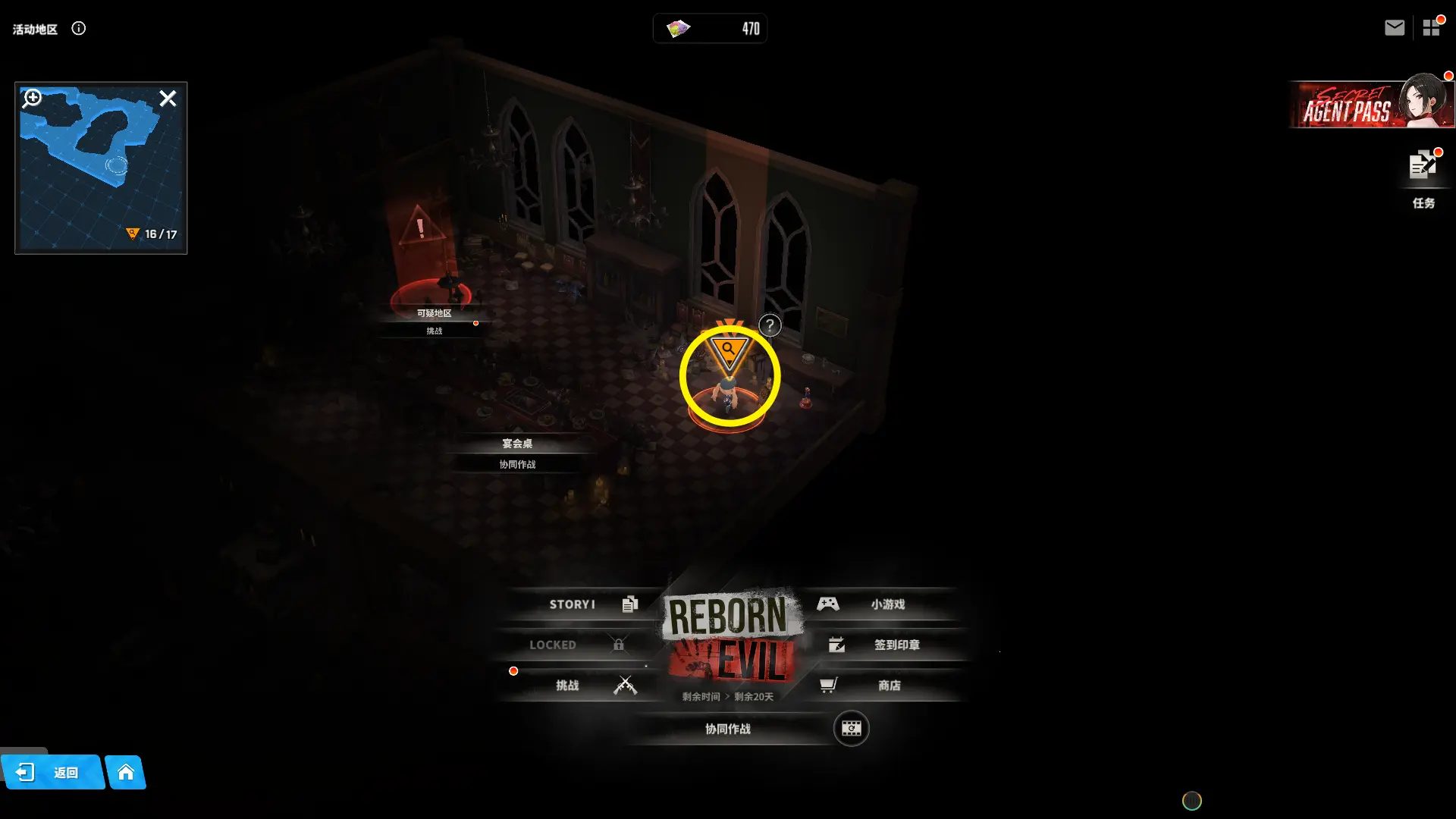
Task: Click the question mark help bubble
Action: pos(770,326)
